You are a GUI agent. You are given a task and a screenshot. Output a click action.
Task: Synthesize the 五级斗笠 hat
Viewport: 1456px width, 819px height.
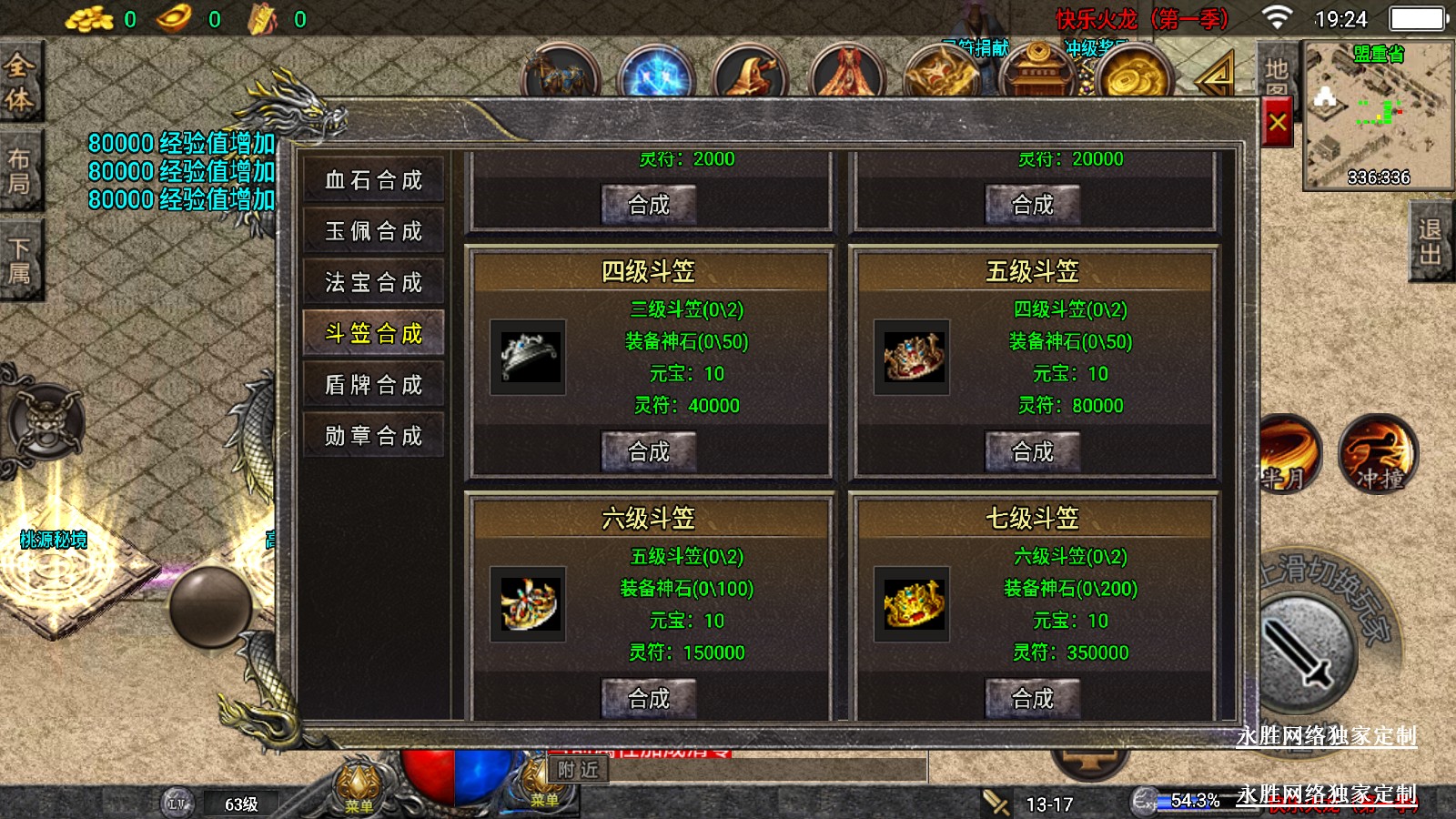(x=1033, y=451)
